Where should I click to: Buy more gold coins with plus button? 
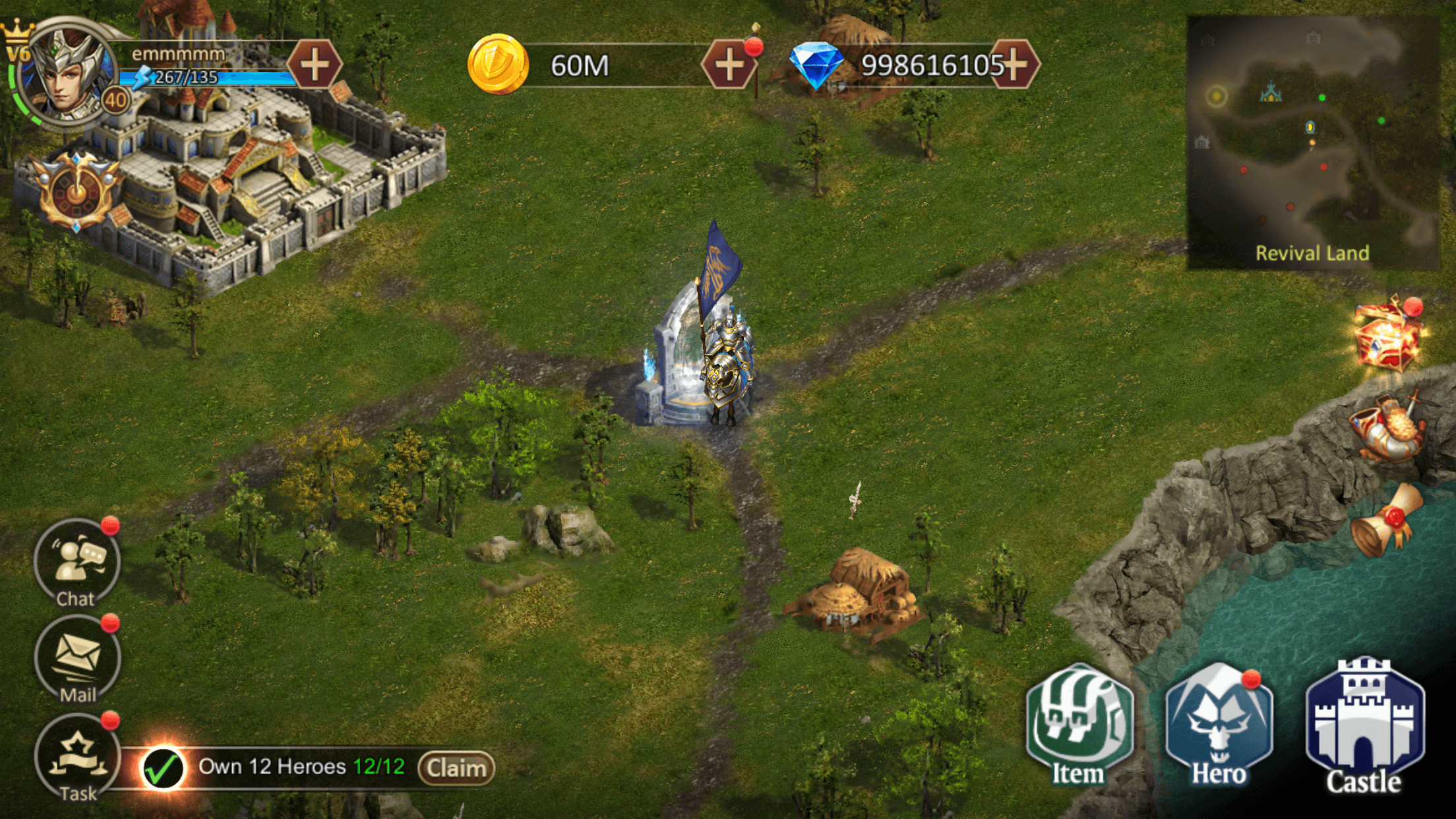(x=729, y=65)
